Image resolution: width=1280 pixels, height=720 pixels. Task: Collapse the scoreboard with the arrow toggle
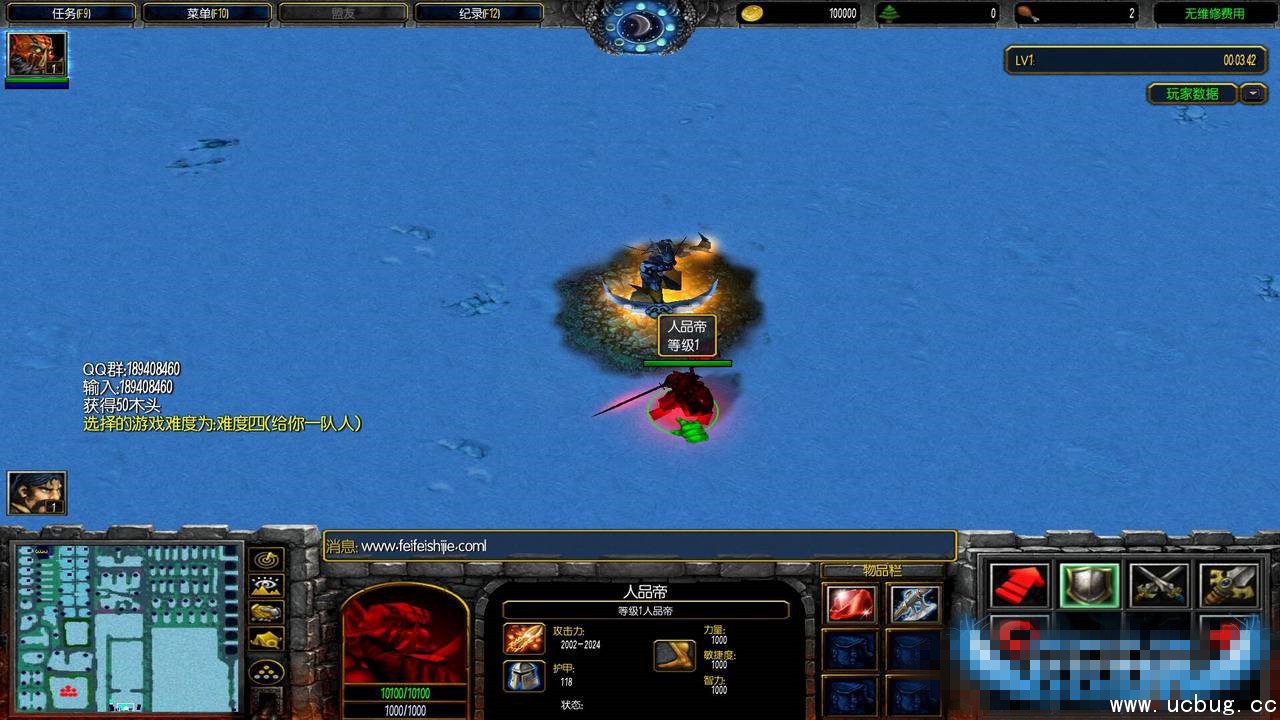(1253, 94)
